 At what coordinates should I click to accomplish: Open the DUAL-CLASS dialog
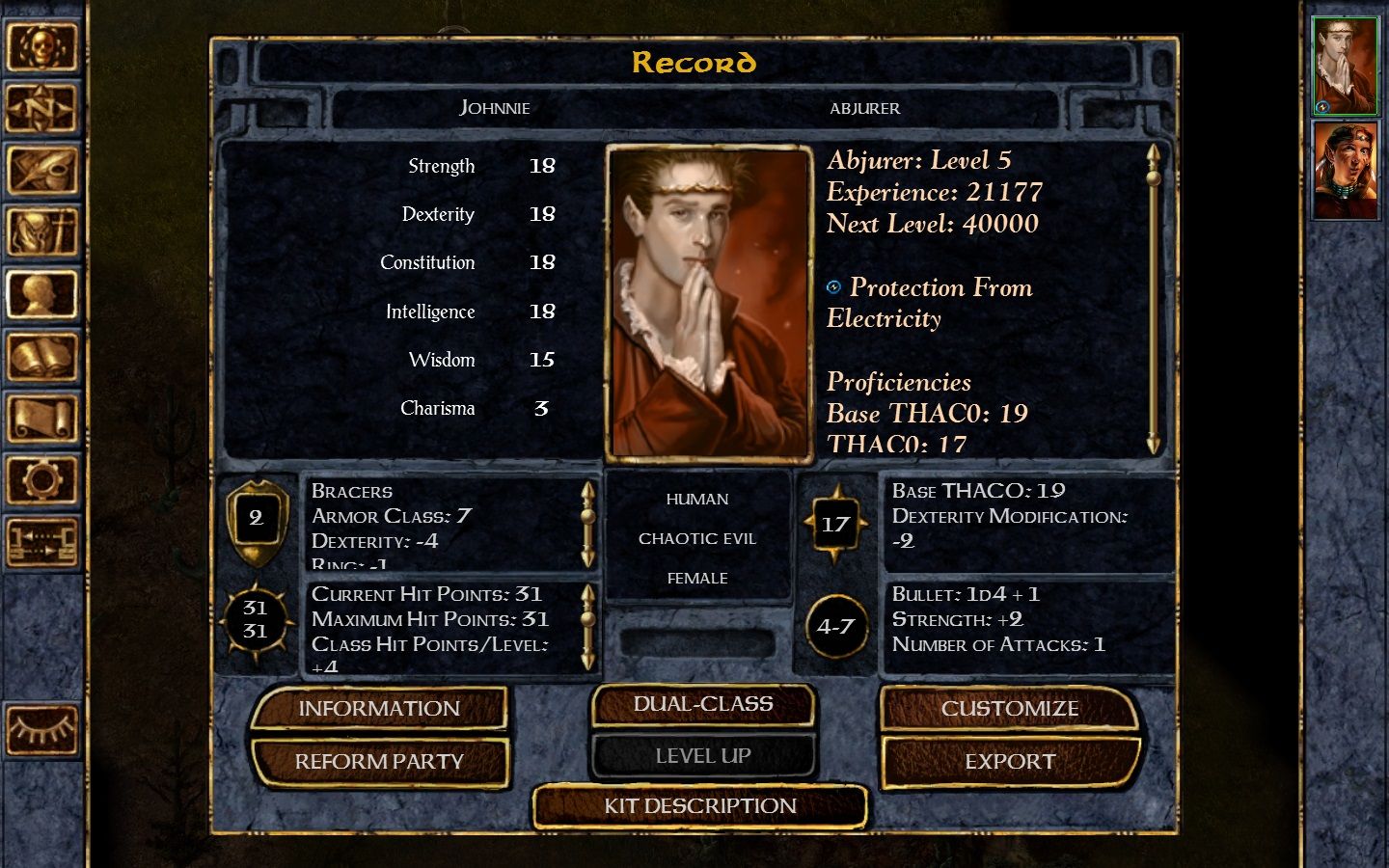[x=702, y=703]
